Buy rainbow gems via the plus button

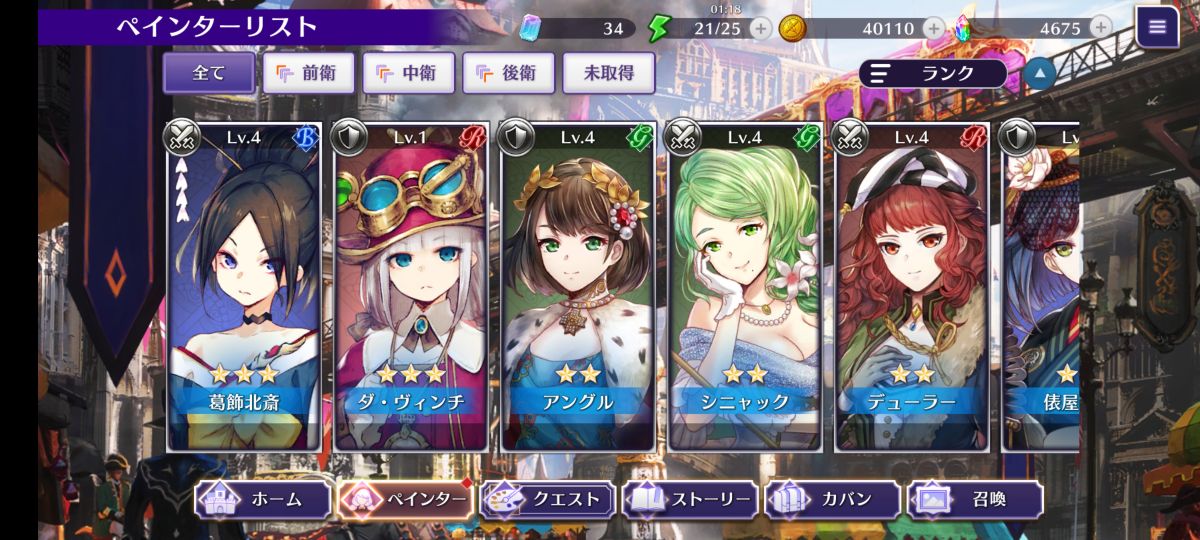pos(1101,28)
